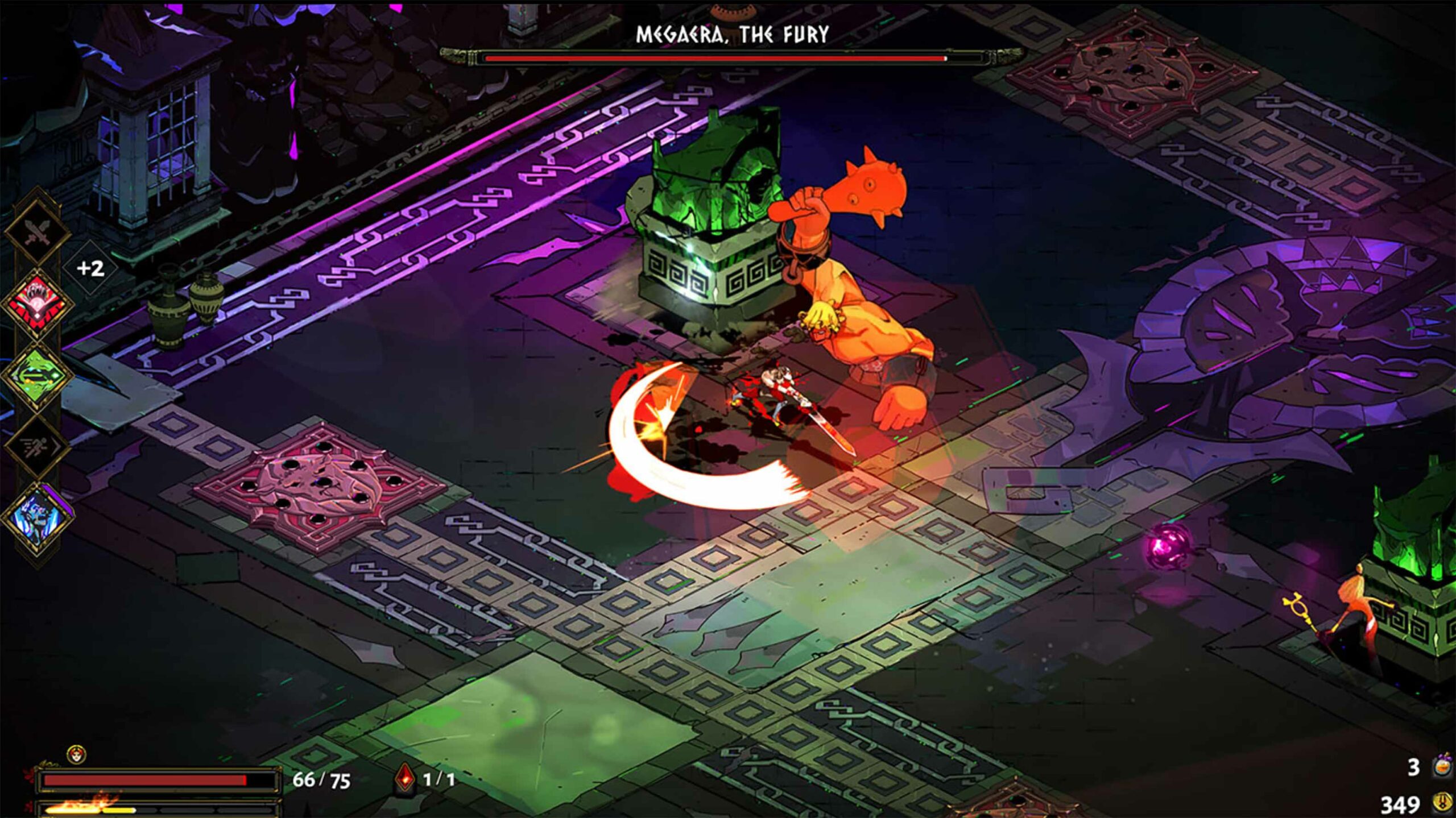
Task: Click the Charon obol currency icon beside 349
Action: pyautogui.click(x=1443, y=803)
